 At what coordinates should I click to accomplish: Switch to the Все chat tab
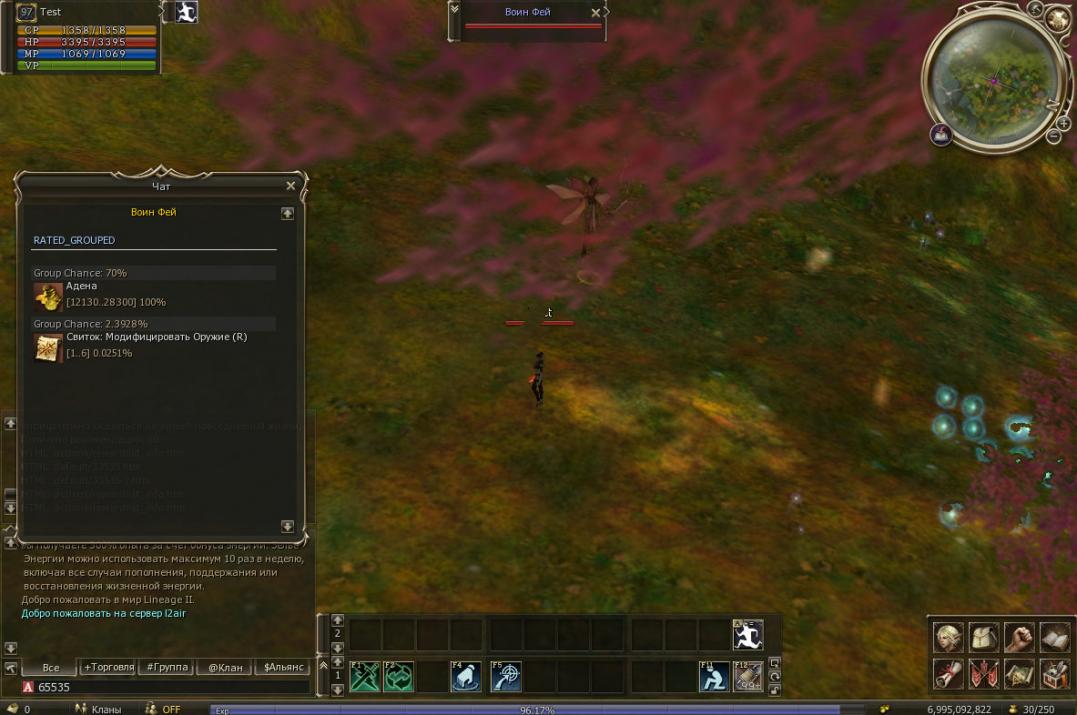50,667
